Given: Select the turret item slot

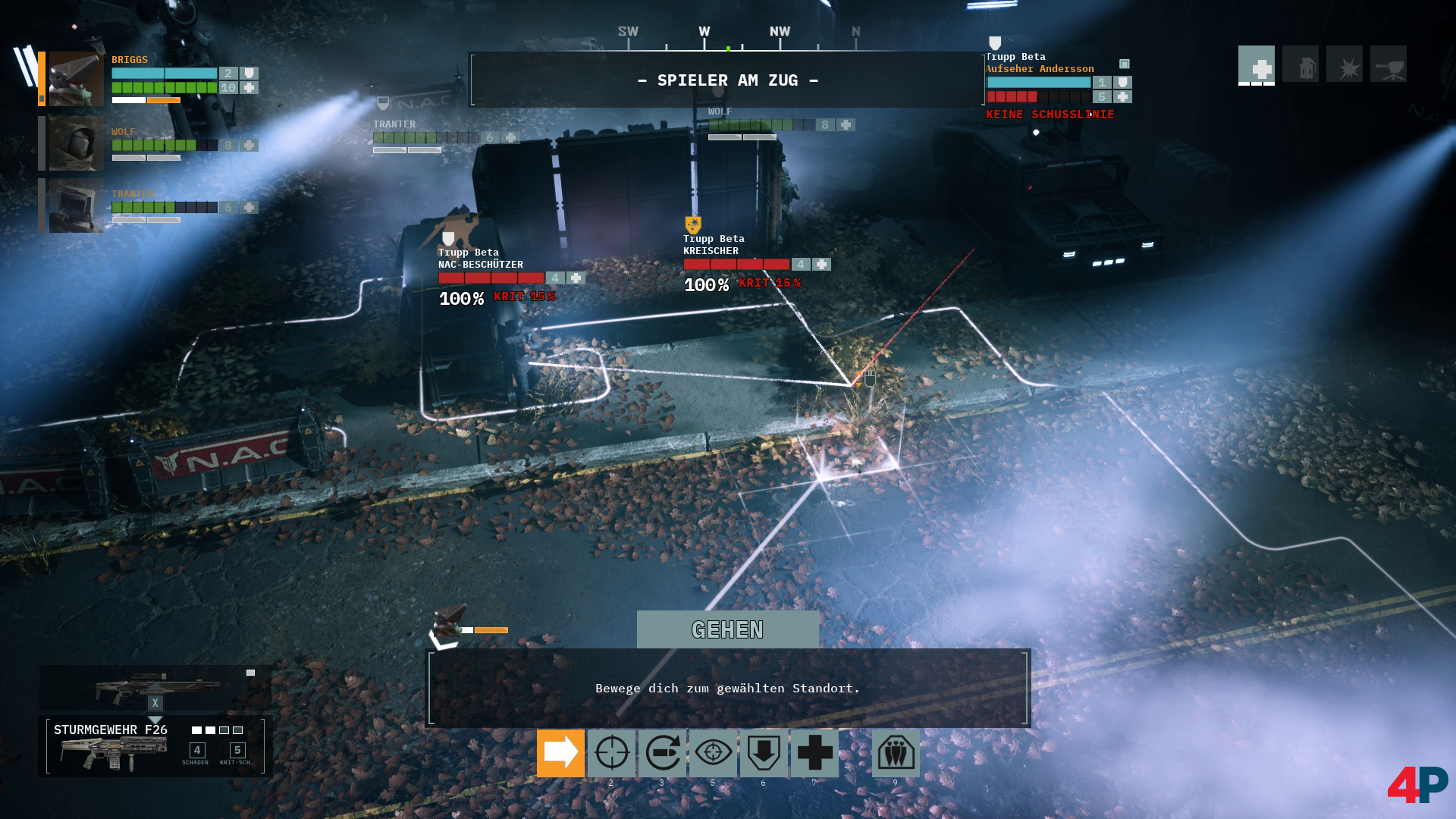Looking at the screenshot, I should (1389, 64).
